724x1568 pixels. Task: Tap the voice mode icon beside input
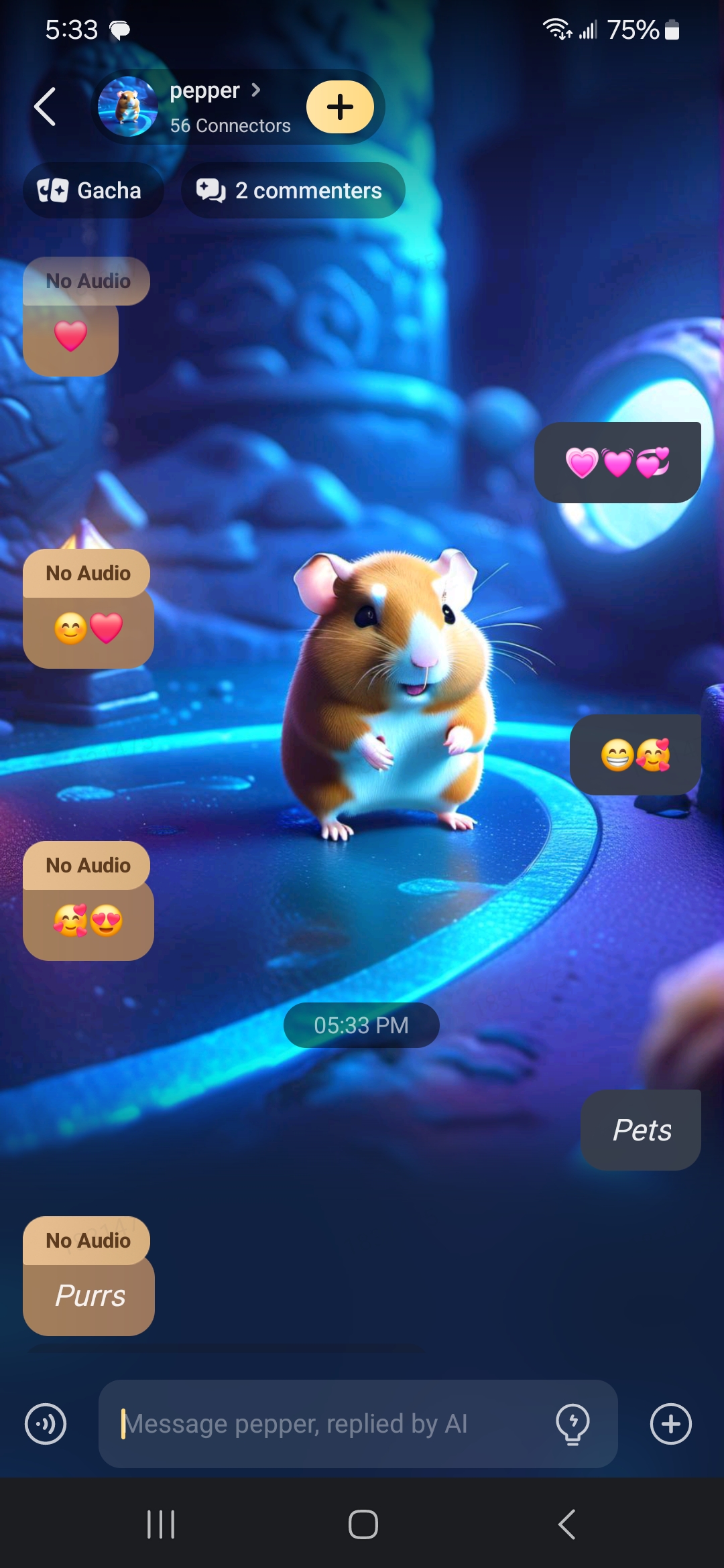click(x=46, y=1424)
